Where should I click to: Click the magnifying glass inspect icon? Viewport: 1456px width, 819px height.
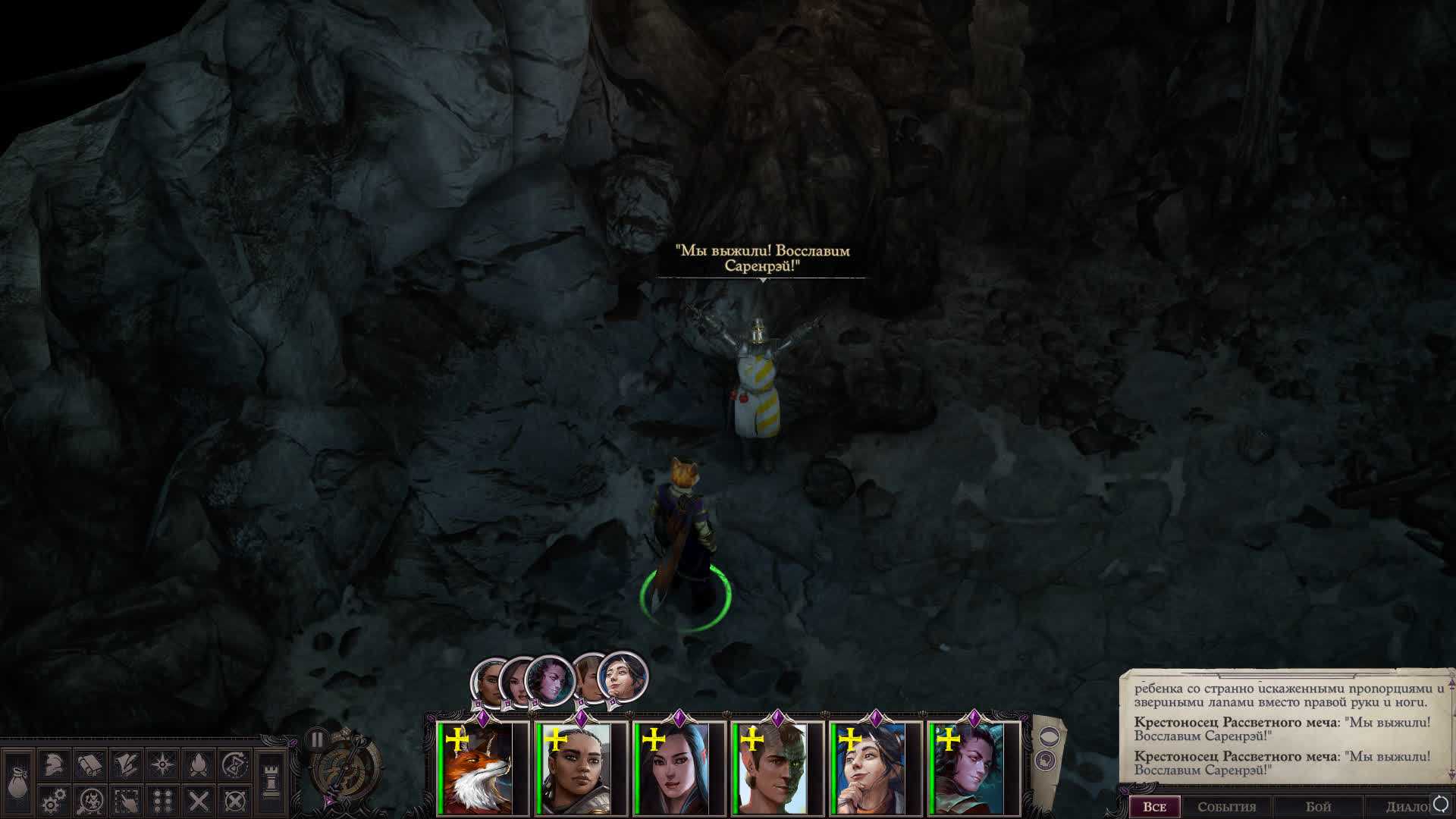(x=91, y=800)
